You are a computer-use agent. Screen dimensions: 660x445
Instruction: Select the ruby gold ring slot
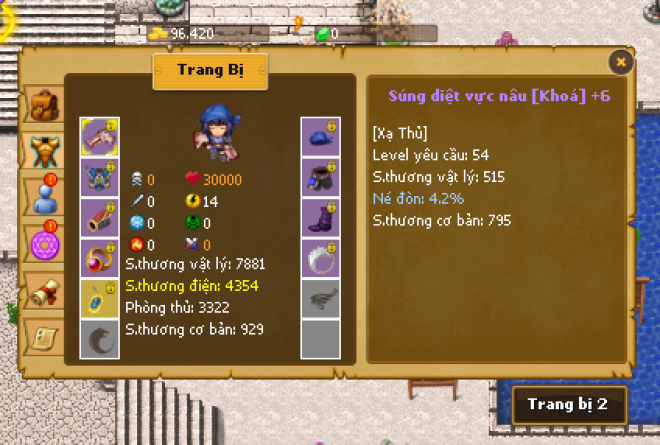click(99, 257)
